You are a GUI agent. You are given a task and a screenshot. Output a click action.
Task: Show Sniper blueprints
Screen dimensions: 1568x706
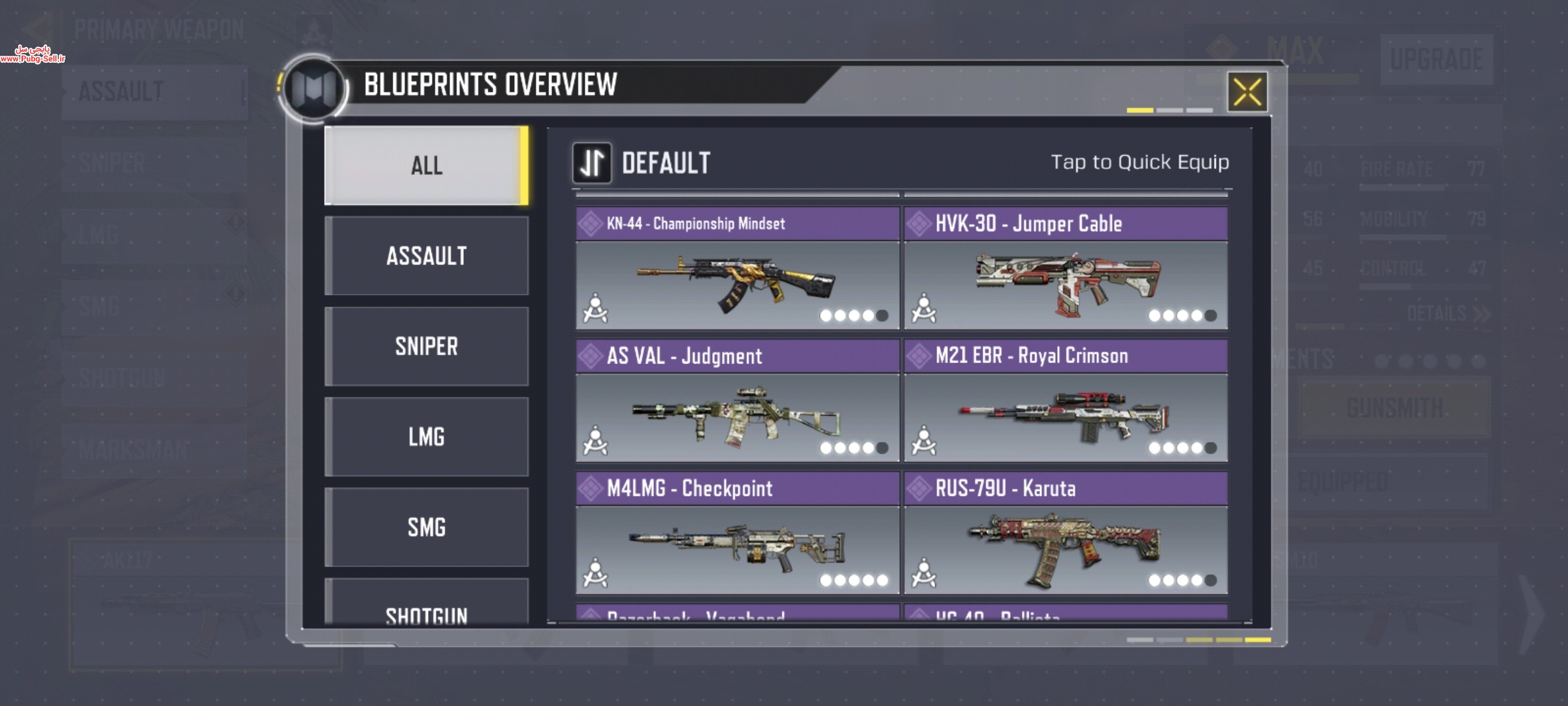point(426,346)
